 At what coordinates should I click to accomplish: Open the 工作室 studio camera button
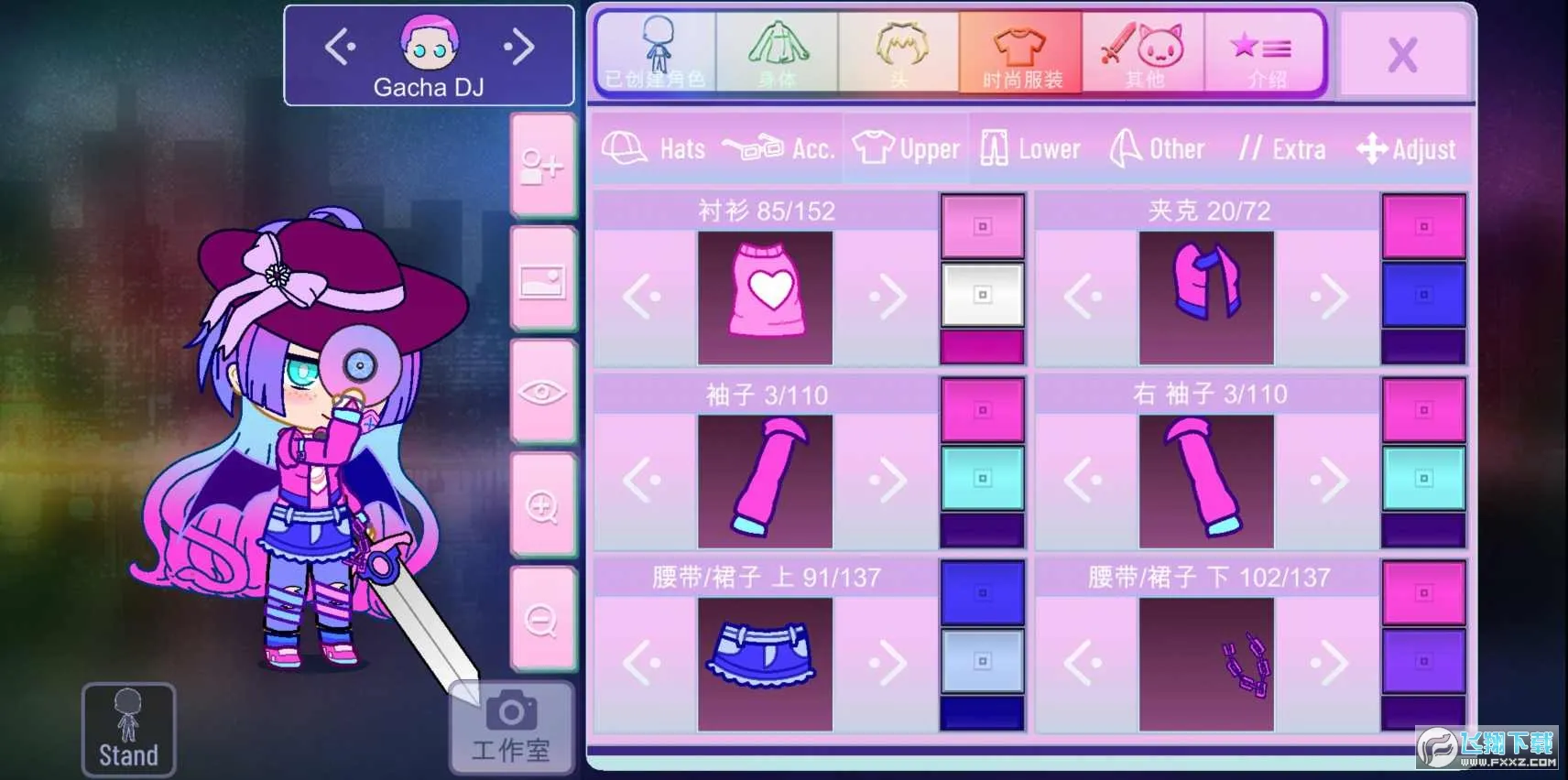point(510,732)
